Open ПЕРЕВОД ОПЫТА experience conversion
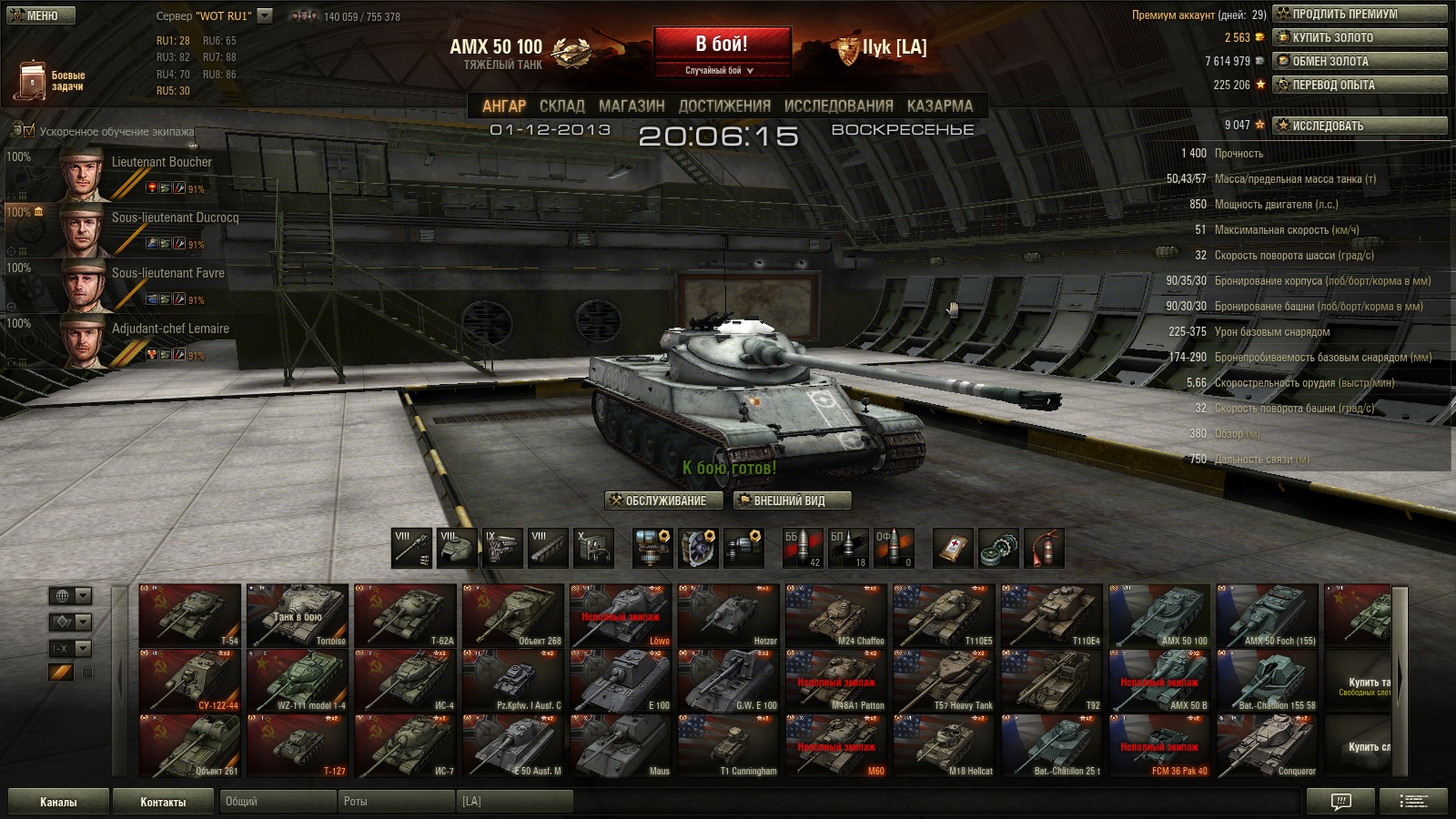 pyautogui.click(x=1360, y=85)
